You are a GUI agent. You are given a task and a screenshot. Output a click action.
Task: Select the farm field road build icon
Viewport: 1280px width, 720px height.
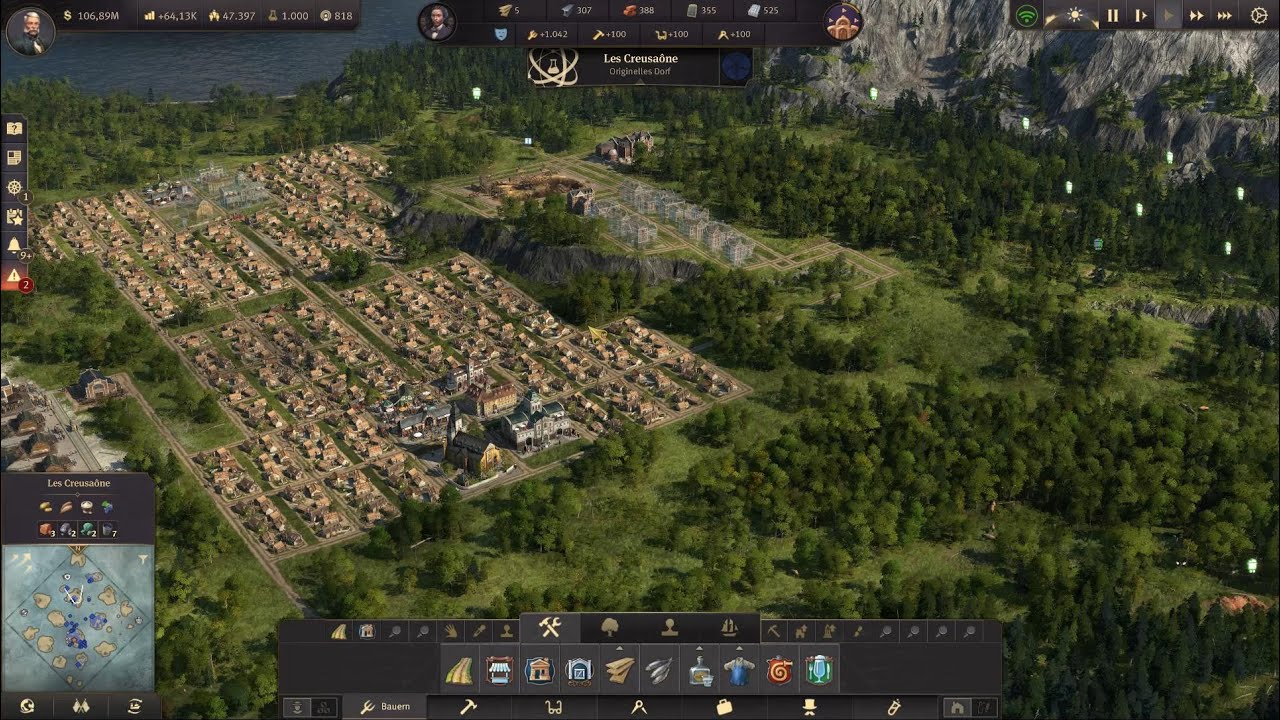click(459, 670)
